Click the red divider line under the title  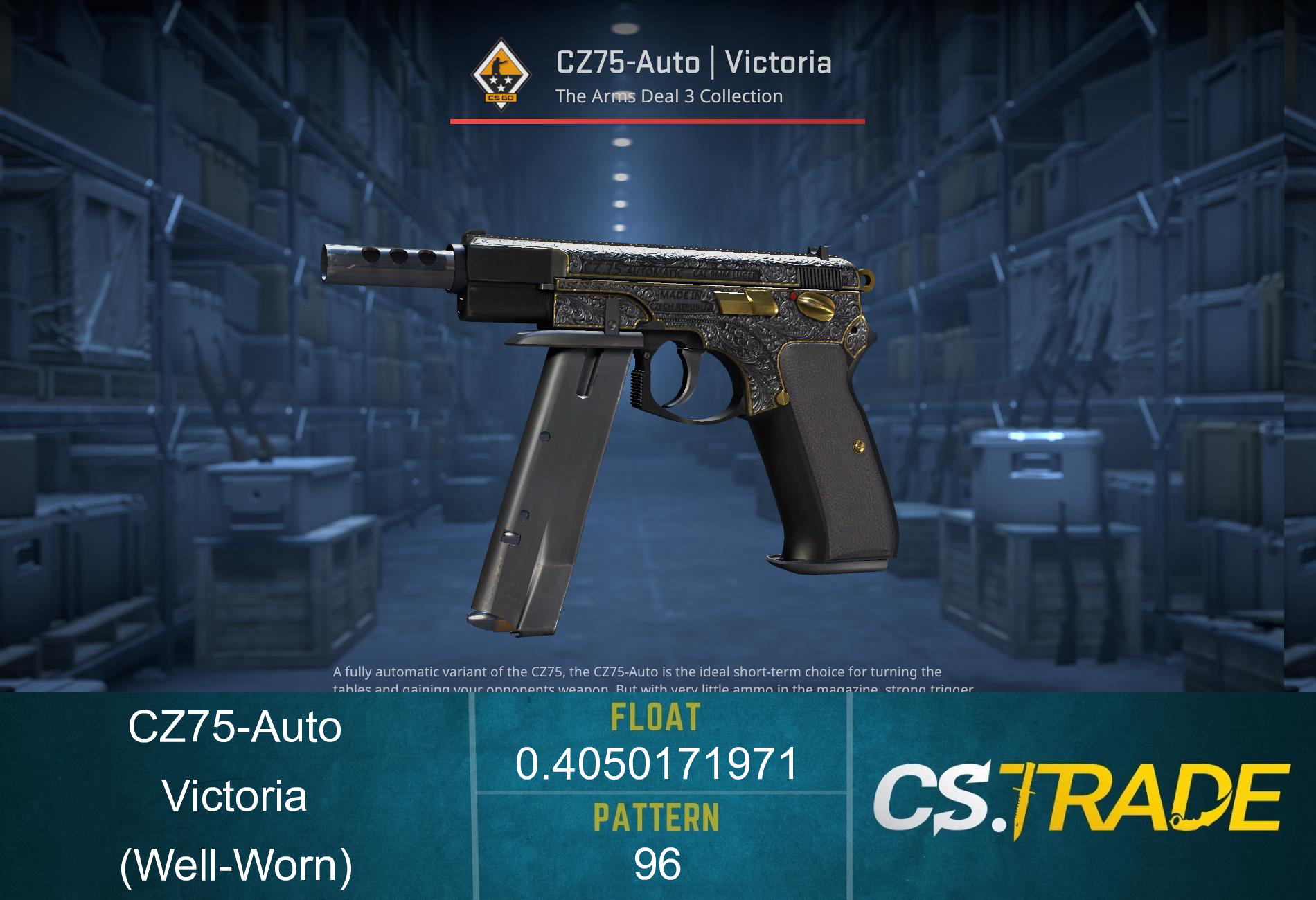[658, 120]
